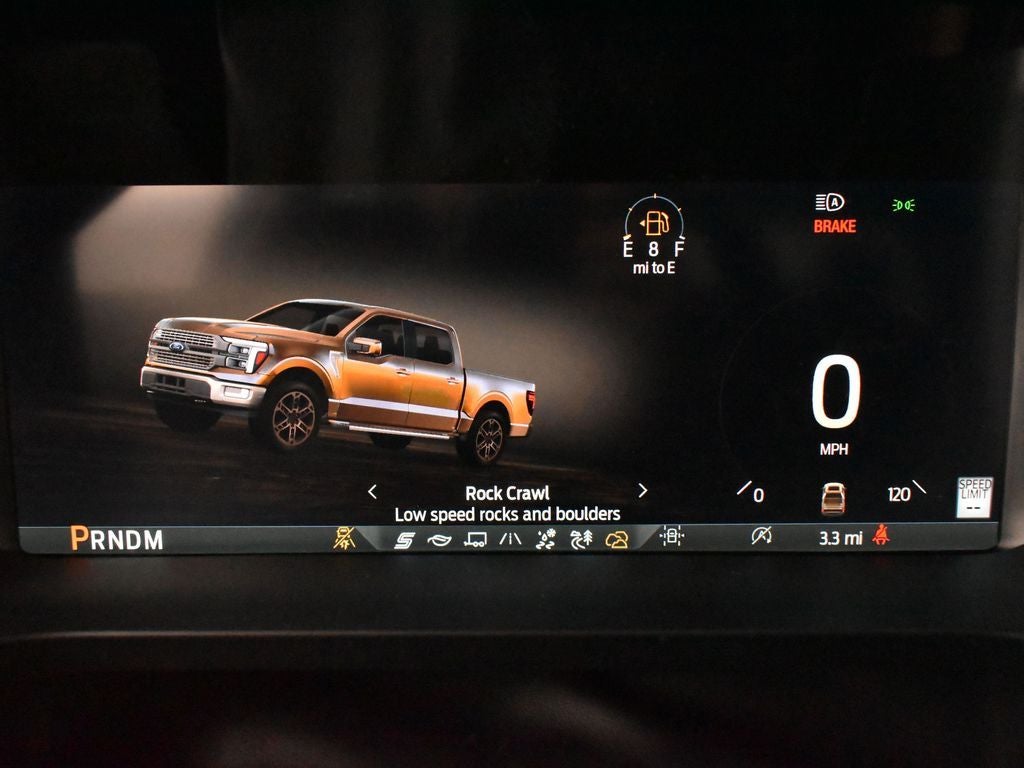Select the previous drive mode arrow
The height and width of the screenshot is (768, 1024).
[x=372, y=491]
